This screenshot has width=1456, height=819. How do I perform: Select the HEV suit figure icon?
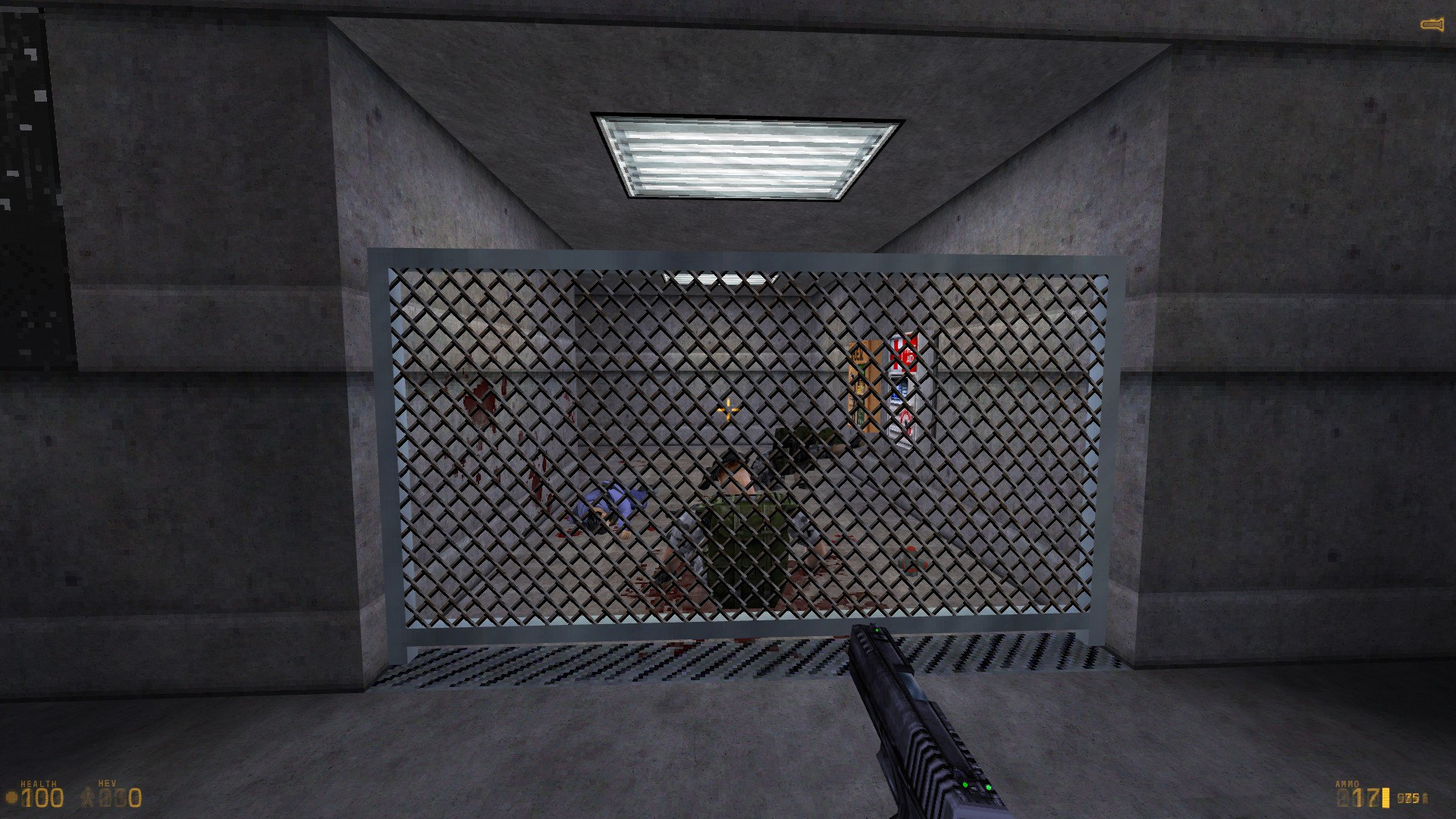tap(88, 796)
